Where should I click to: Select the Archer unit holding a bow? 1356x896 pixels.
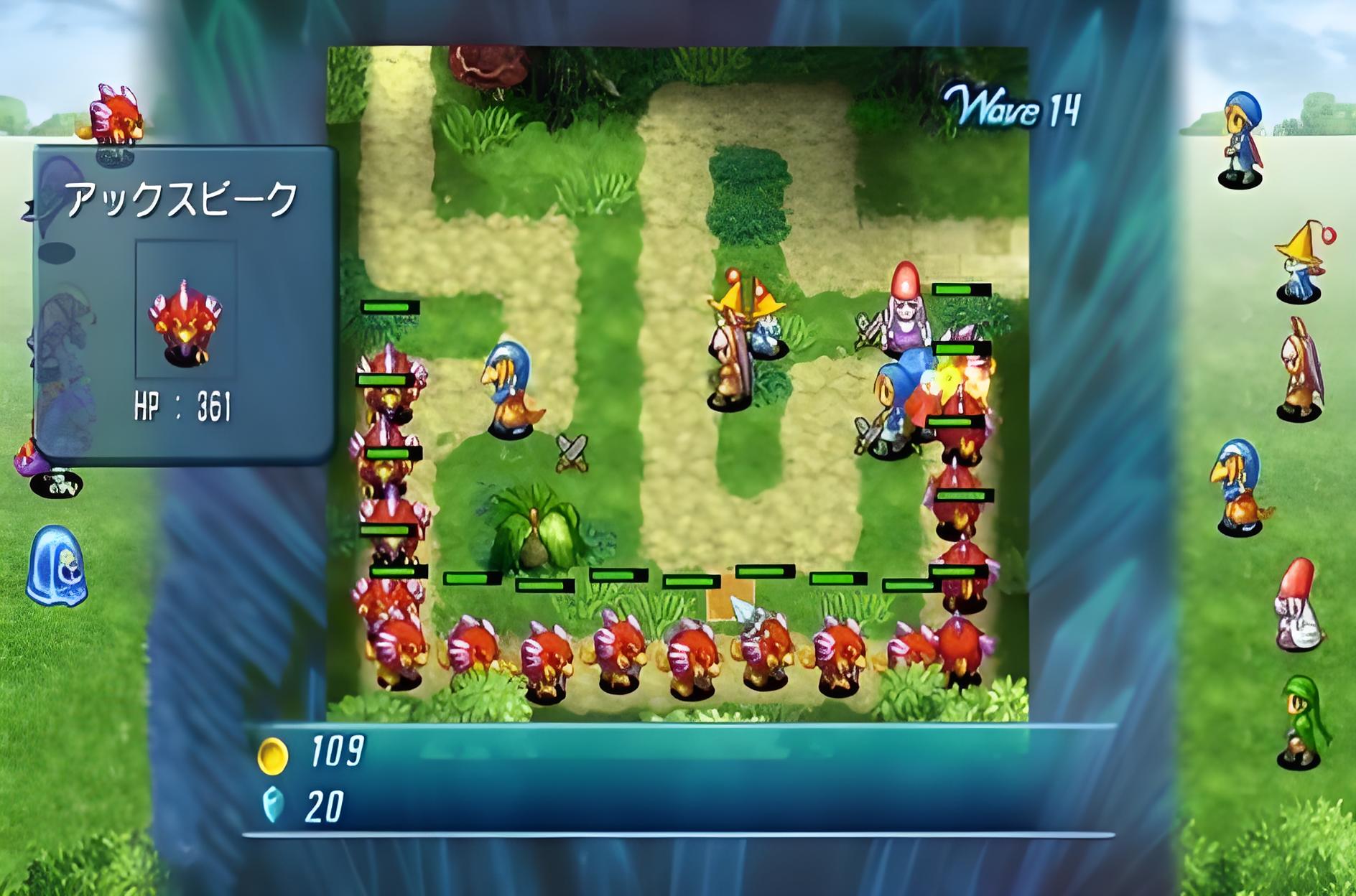coord(1301,369)
